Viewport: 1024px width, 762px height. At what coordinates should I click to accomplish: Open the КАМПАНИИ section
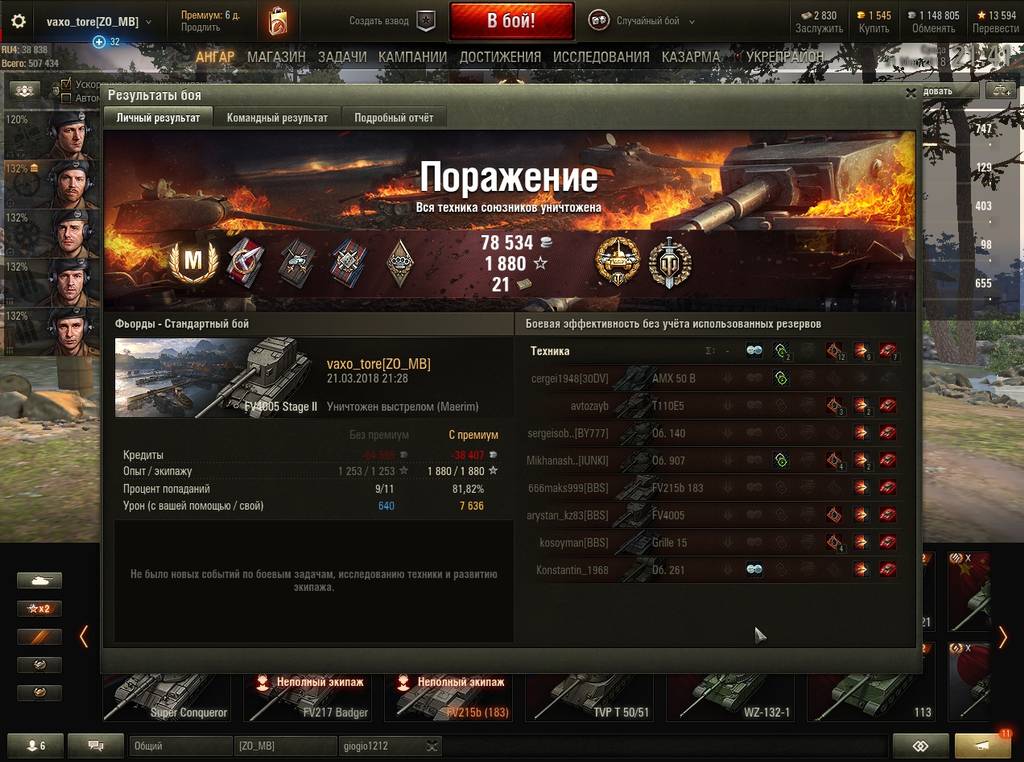coord(412,57)
